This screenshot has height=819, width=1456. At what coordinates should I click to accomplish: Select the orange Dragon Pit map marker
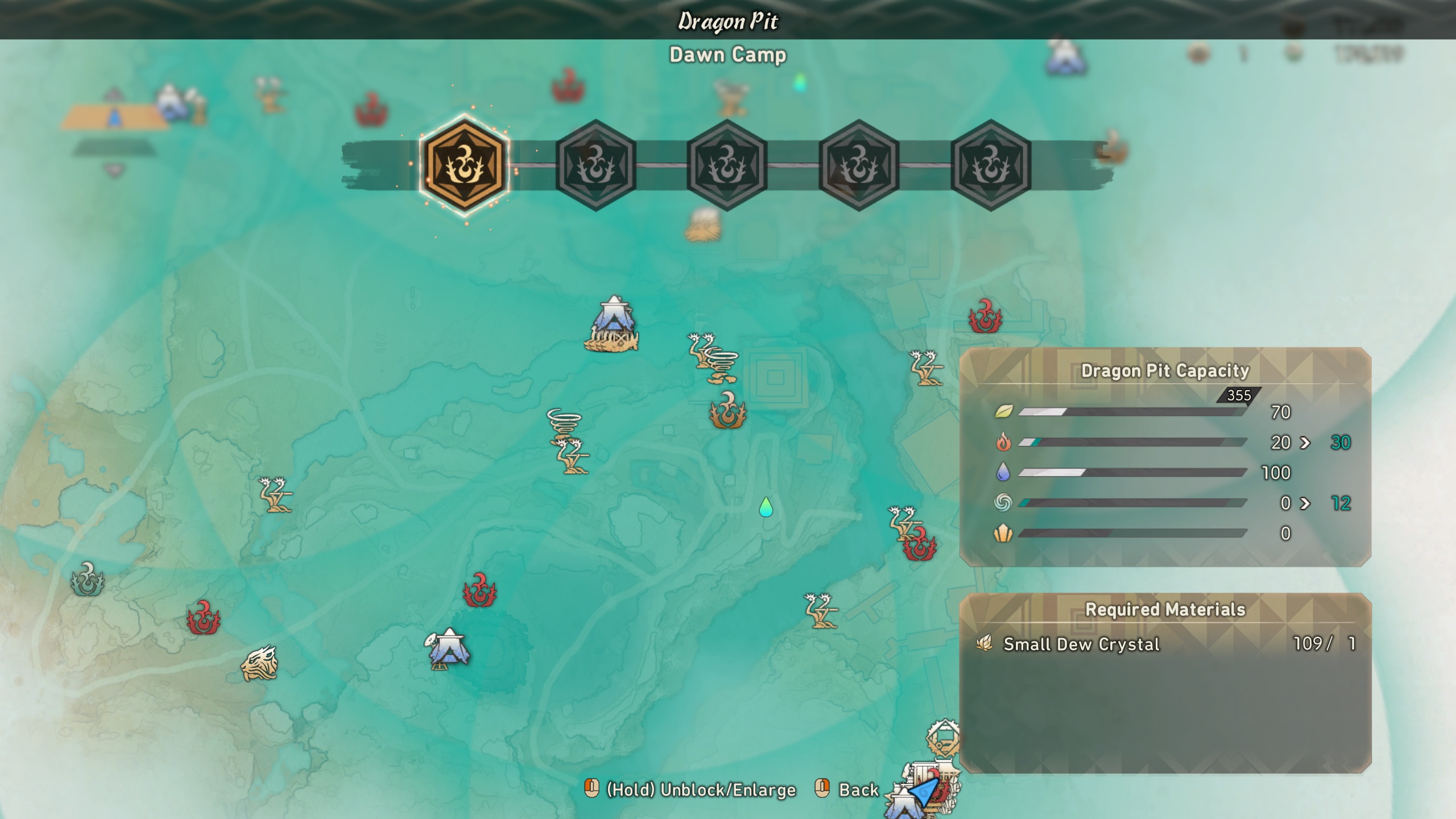[727, 410]
